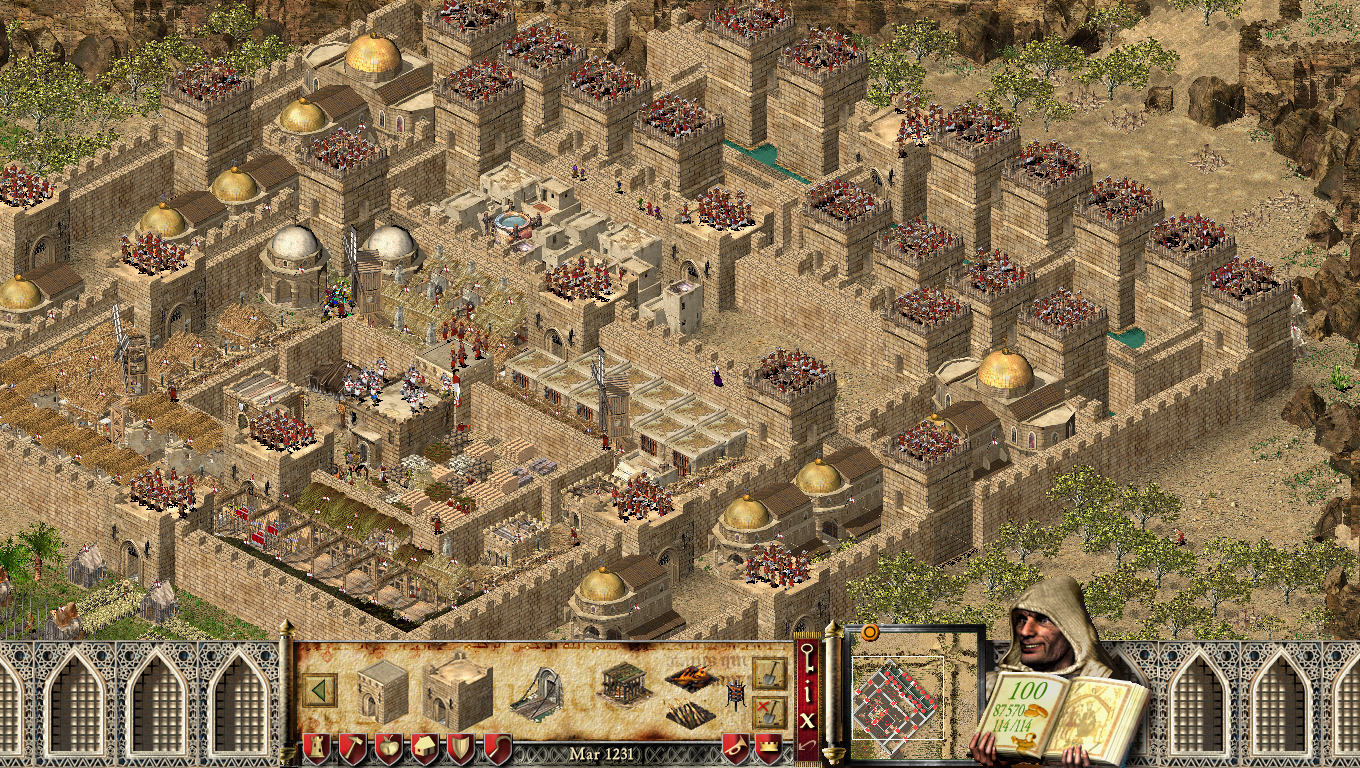Open the food buildings apple shield menu
Screen dimensions: 1360x768
387,748
